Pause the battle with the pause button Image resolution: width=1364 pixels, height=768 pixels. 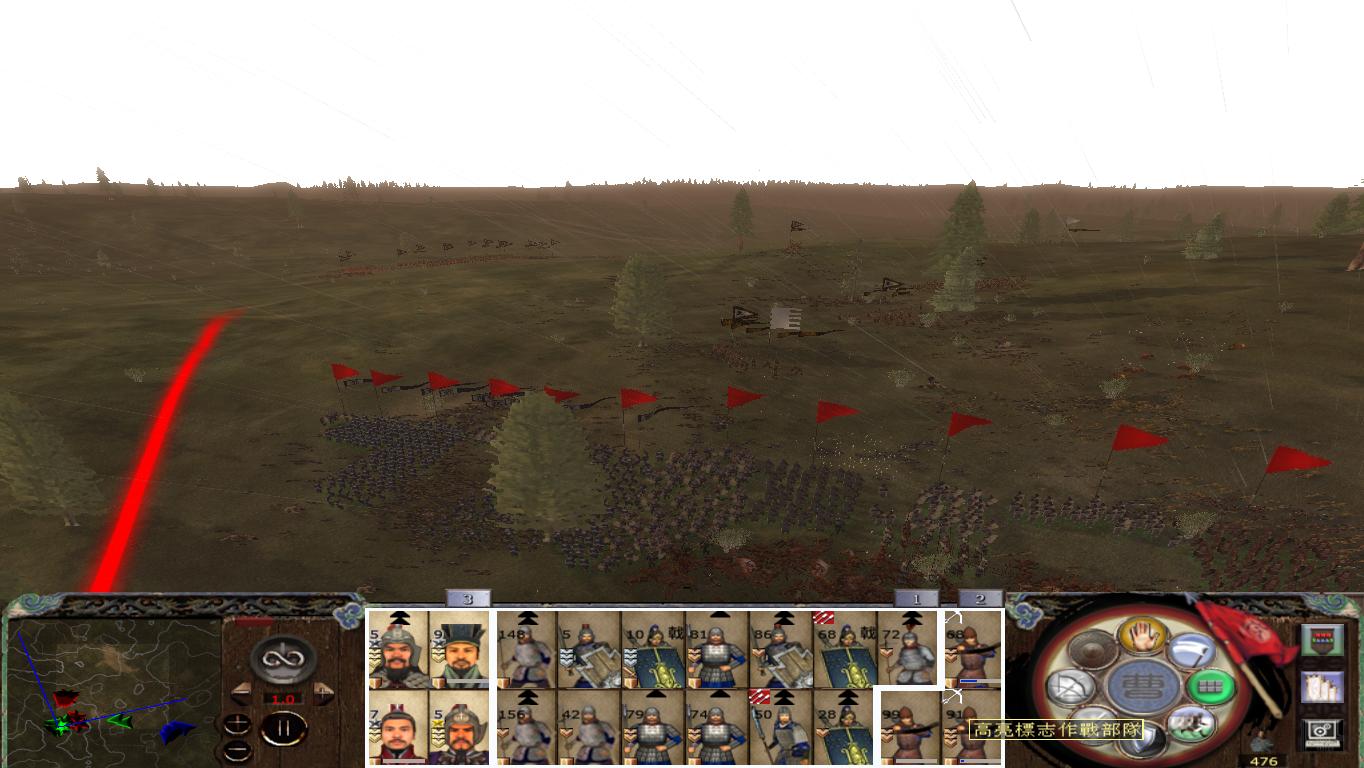[283, 728]
